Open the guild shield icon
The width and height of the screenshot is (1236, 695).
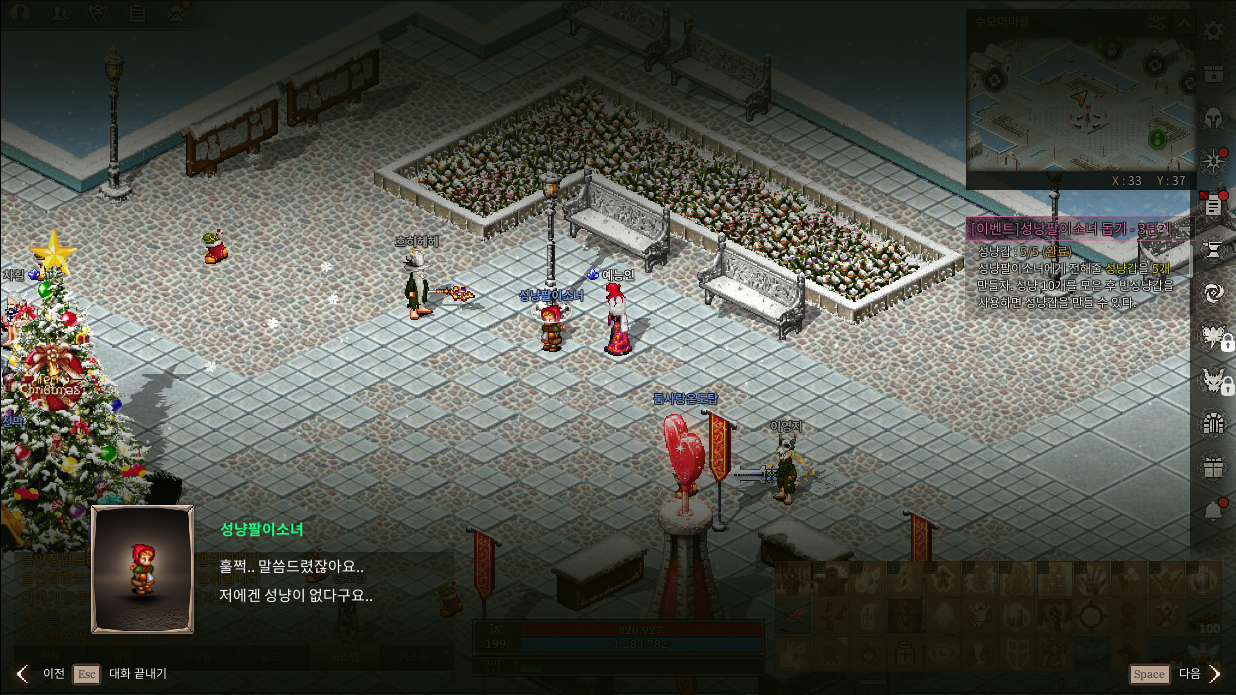[x=99, y=13]
